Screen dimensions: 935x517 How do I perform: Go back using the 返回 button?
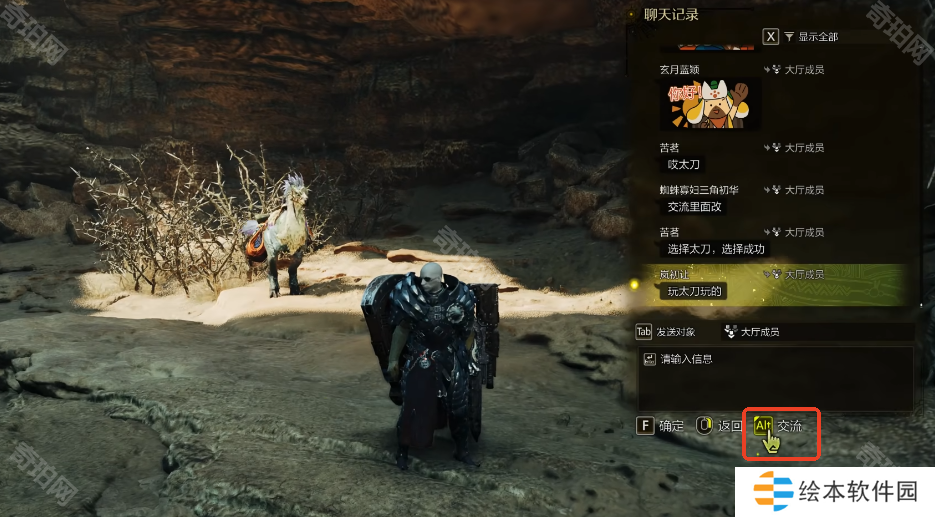coord(718,426)
